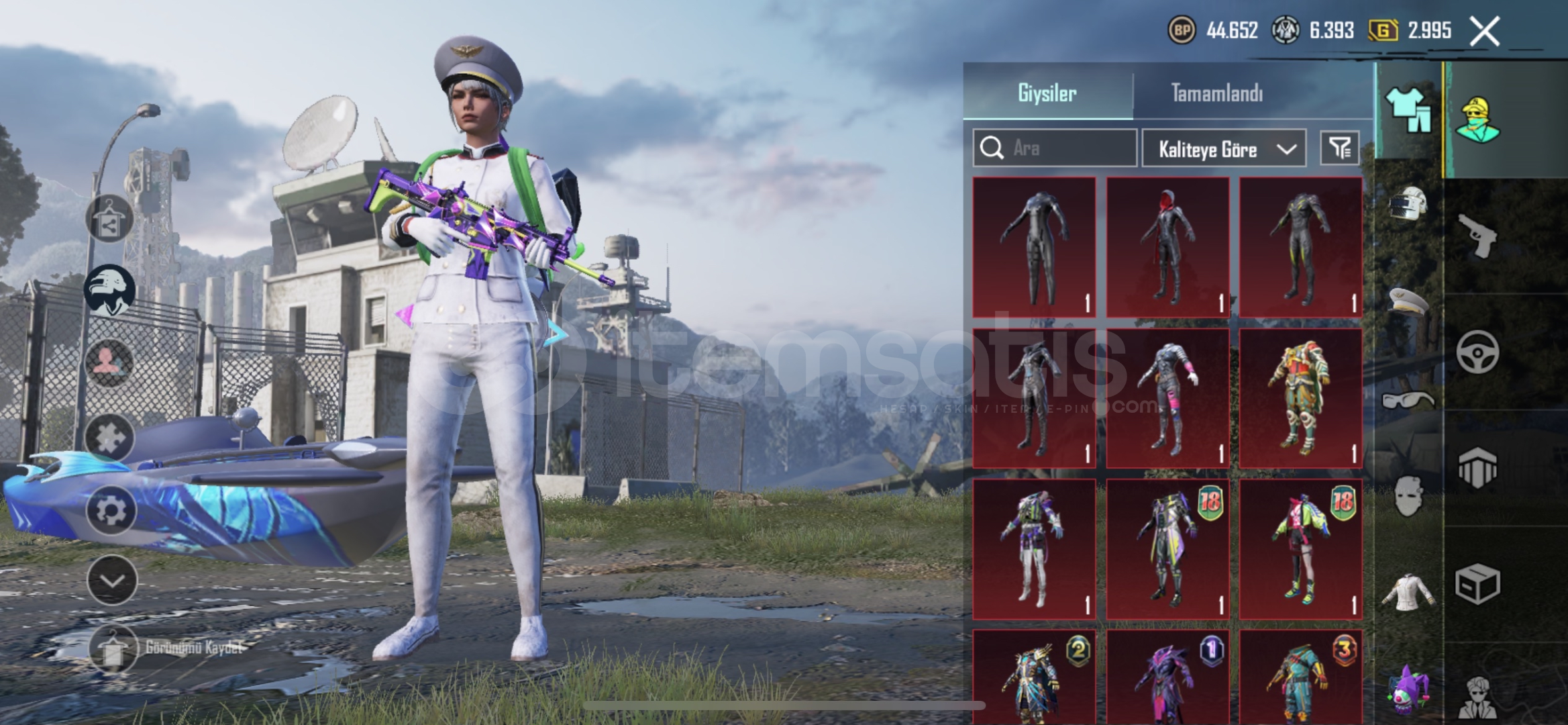
Task: Collapse the side menu with the down arrow
Action: (111, 580)
